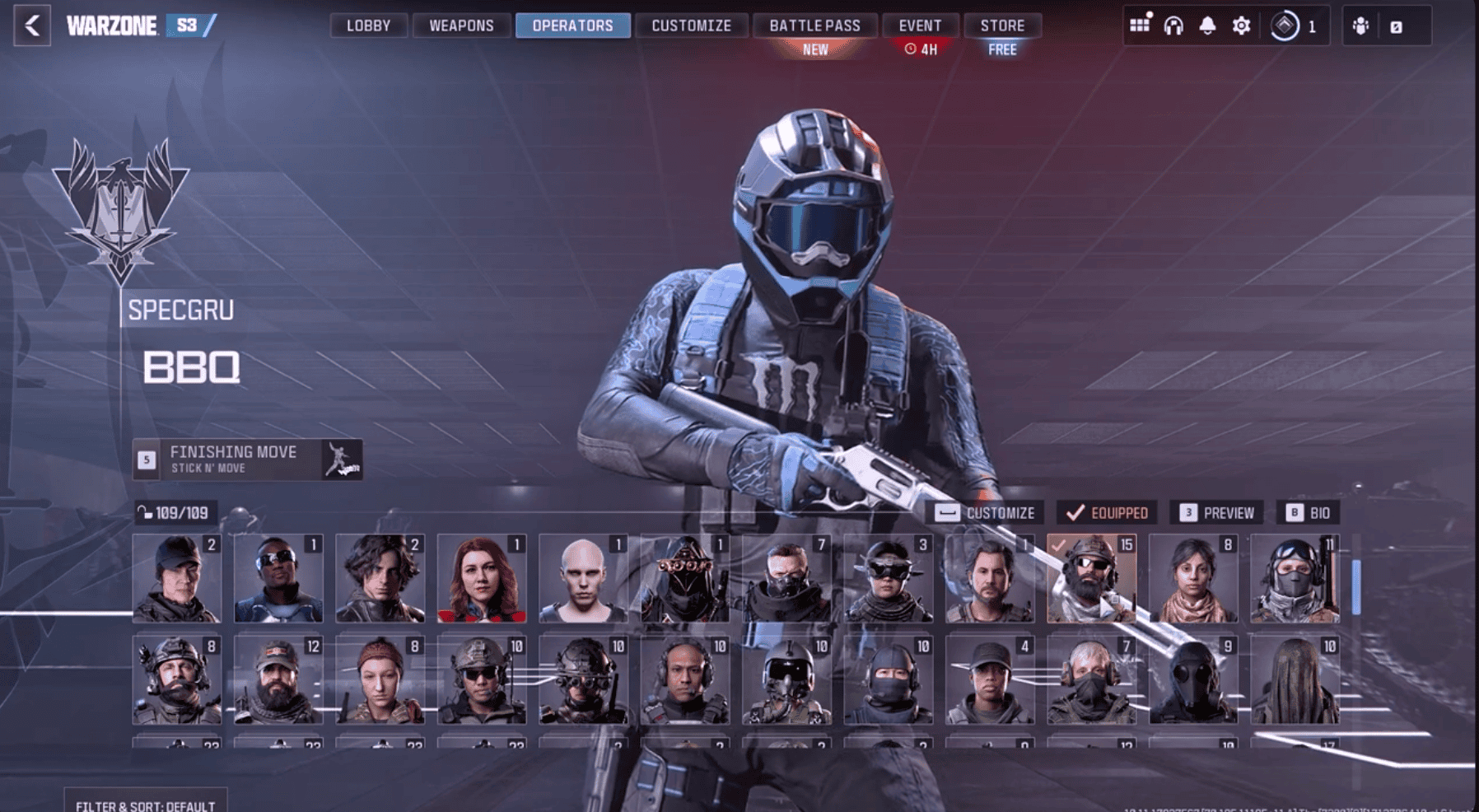The image size is (1479, 812).
Task: Open the social/friends icon
Action: 1360,26
